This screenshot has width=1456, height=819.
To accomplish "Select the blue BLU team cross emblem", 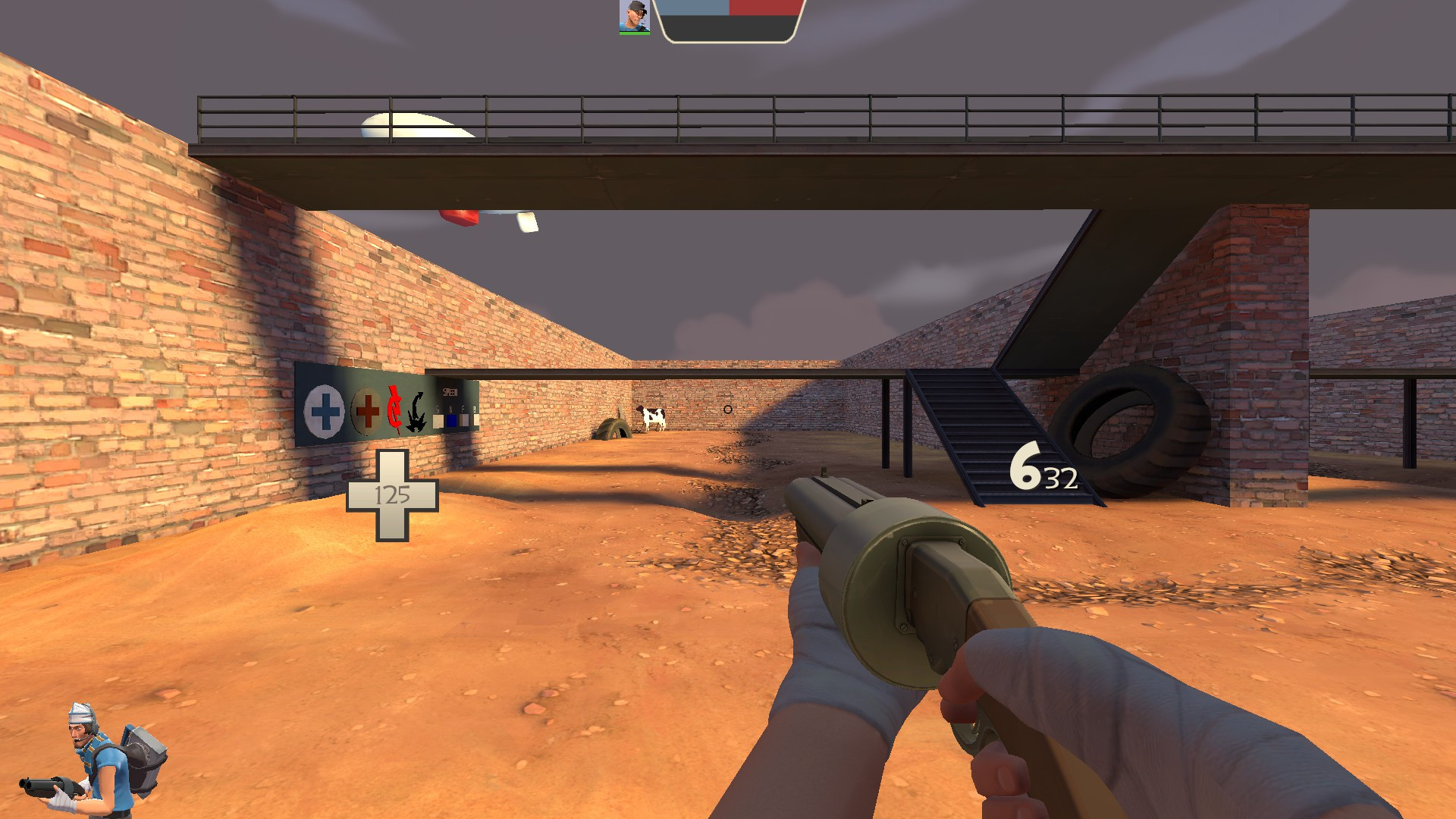I will coord(324,411).
